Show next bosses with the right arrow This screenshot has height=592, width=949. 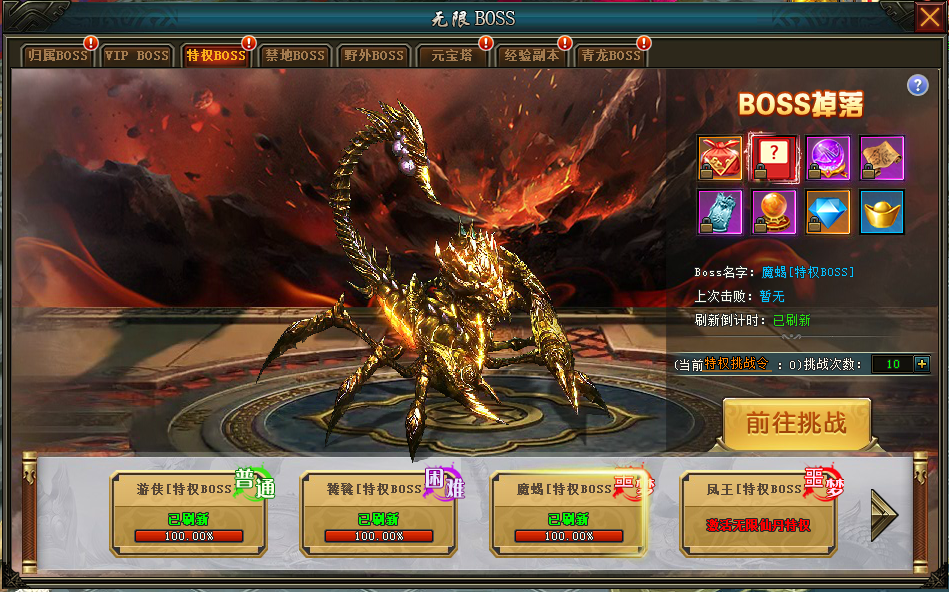click(884, 514)
